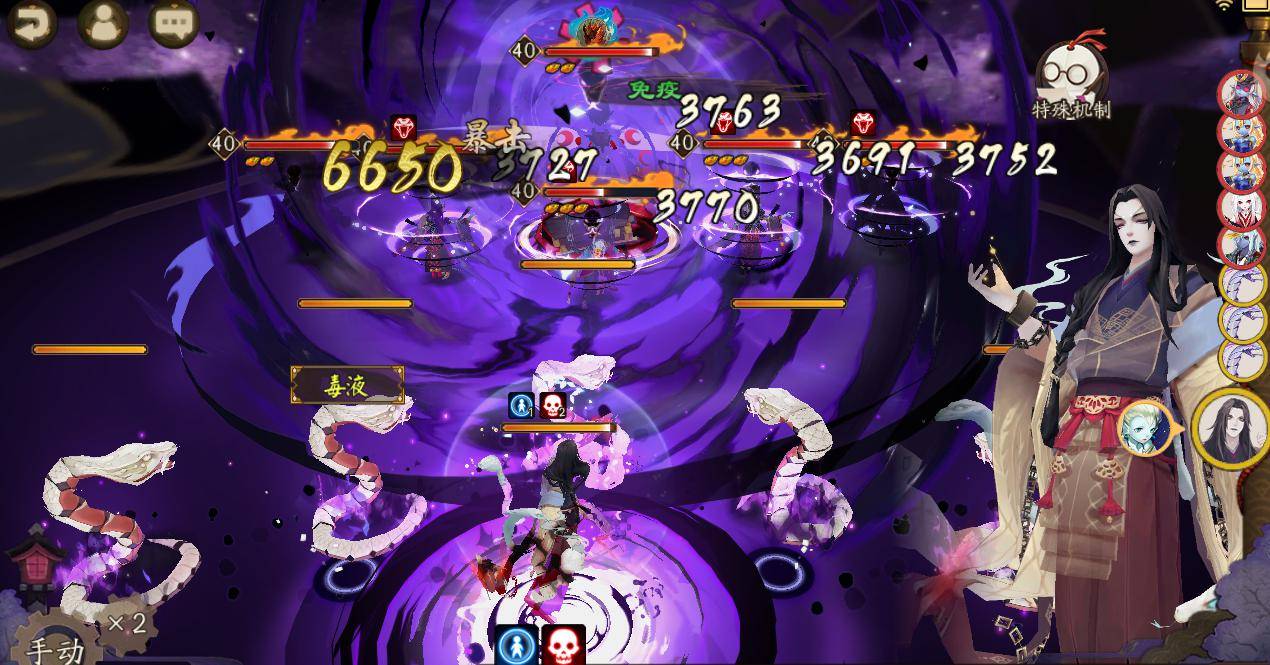Select the large red skull buff icon
This screenshot has width=1270, height=665.
(563, 645)
